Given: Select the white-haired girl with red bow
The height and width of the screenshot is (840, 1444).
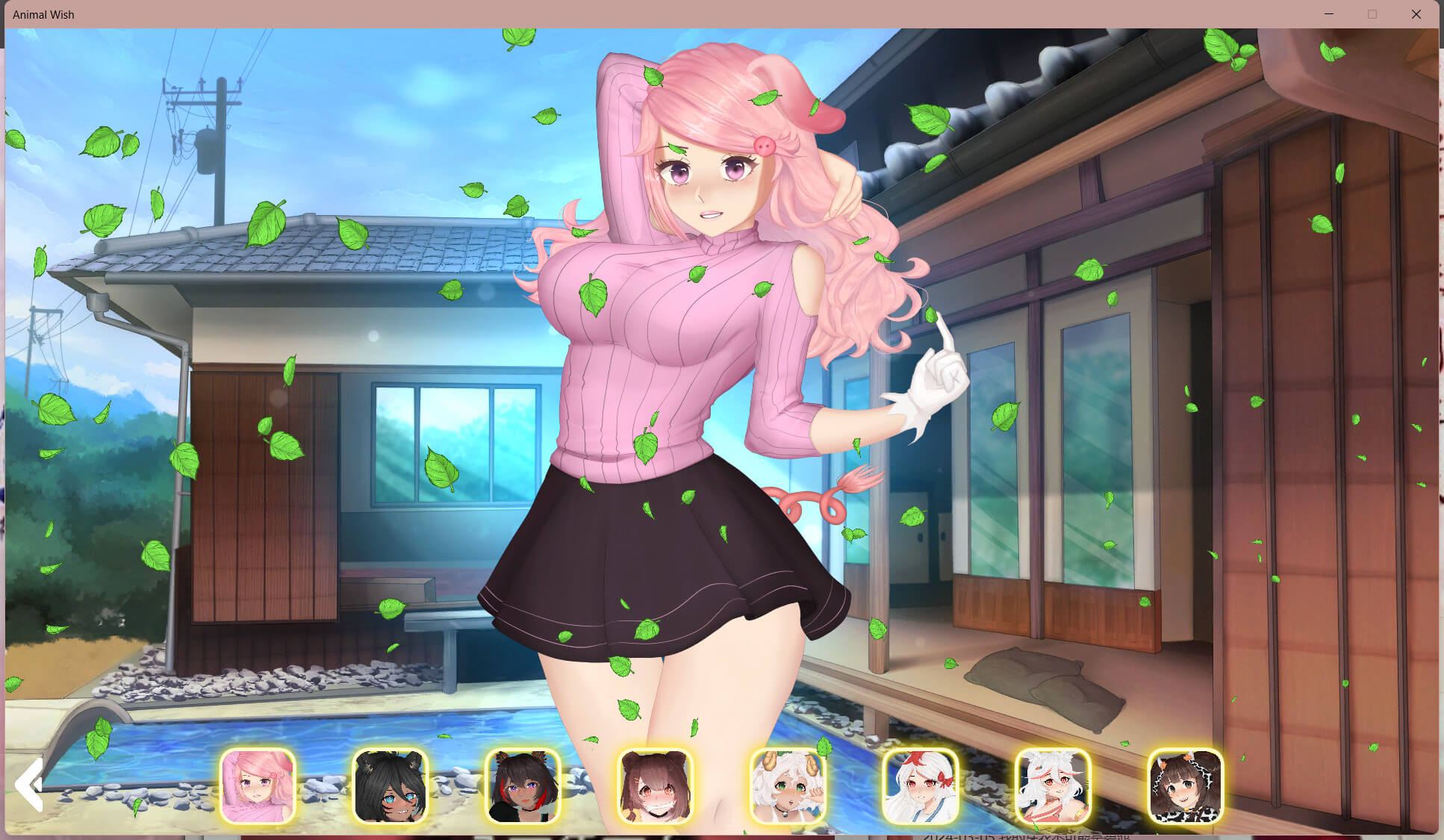Looking at the screenshot, I should point(920,786).
